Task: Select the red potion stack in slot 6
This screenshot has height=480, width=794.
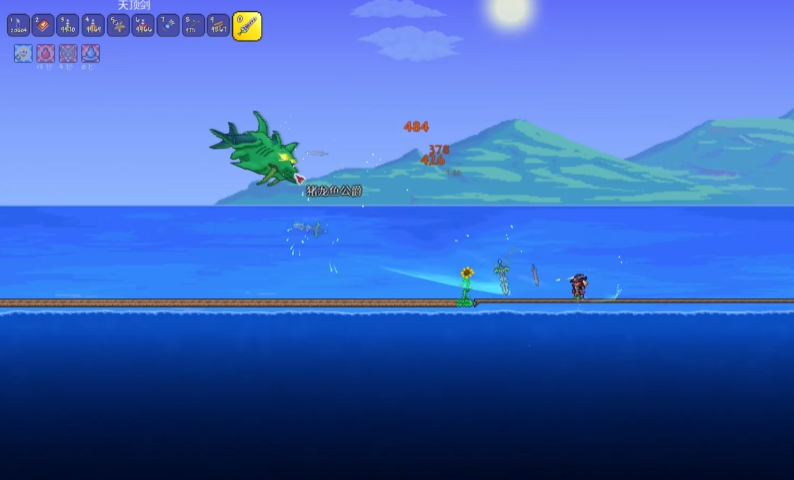Action: click(143, 25)
